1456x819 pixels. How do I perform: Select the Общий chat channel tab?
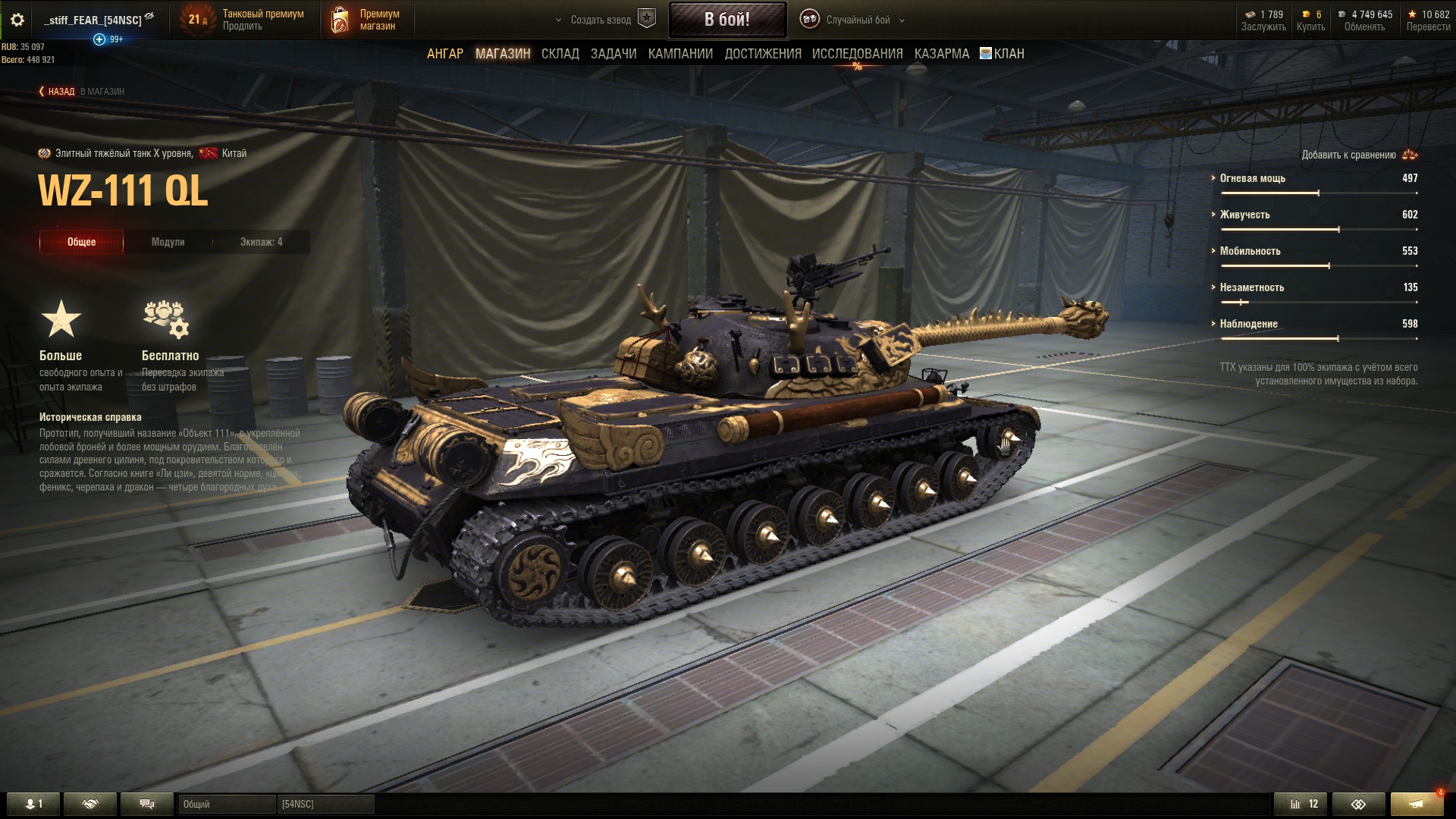click(226, 804)
